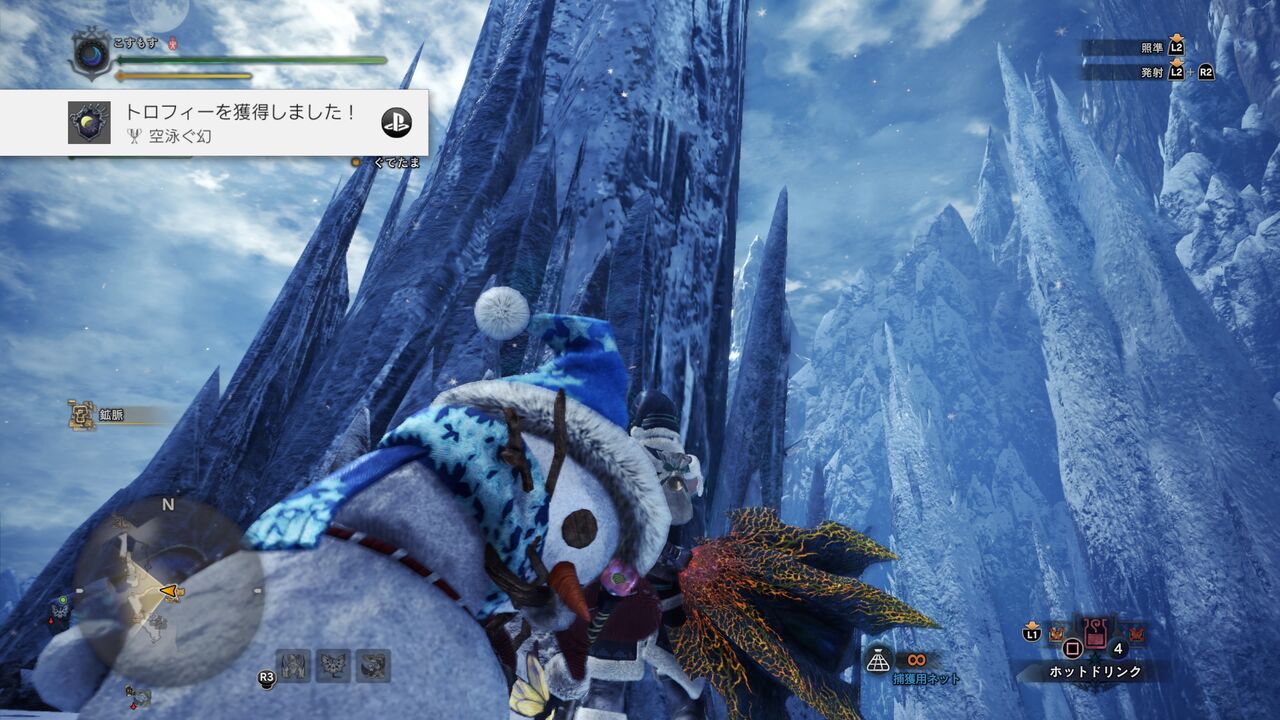Click the fire weakness icon next to こすもす
This screenshot has width=1280, height=720.
pos(172,44)
